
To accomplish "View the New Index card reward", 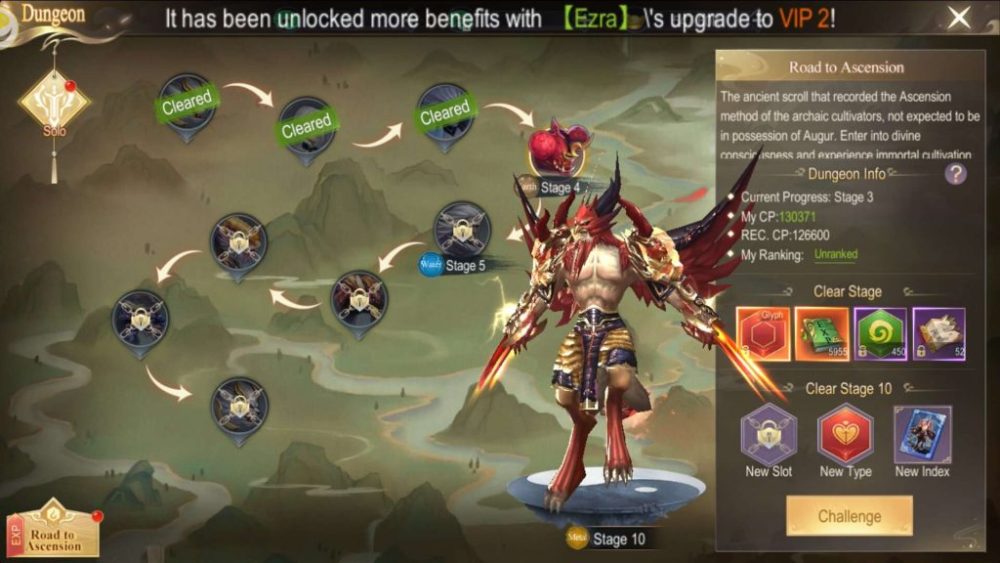I will pos(922,435).
